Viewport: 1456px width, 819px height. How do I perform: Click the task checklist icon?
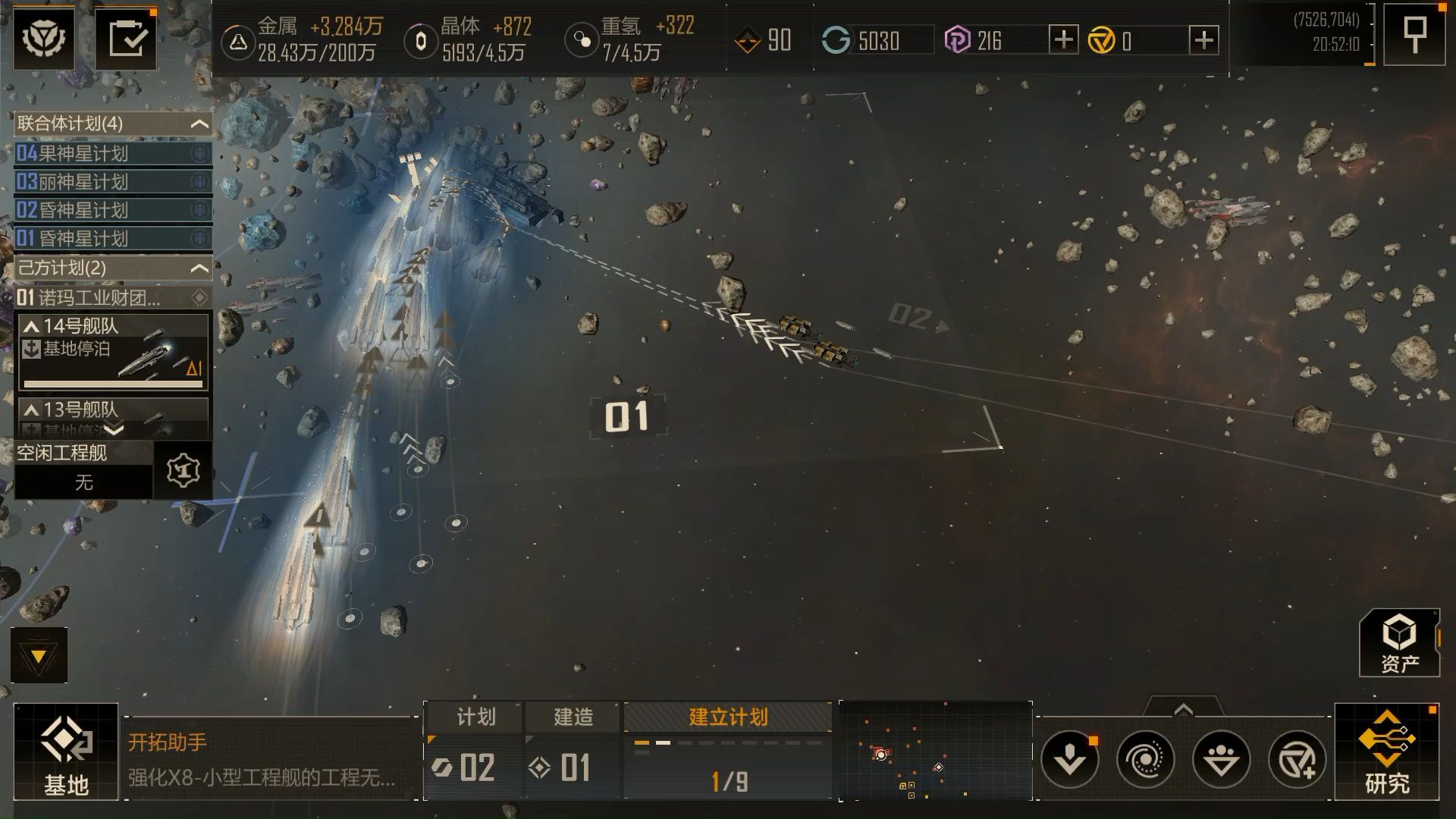pyautogui.click(x=127, y=39)
